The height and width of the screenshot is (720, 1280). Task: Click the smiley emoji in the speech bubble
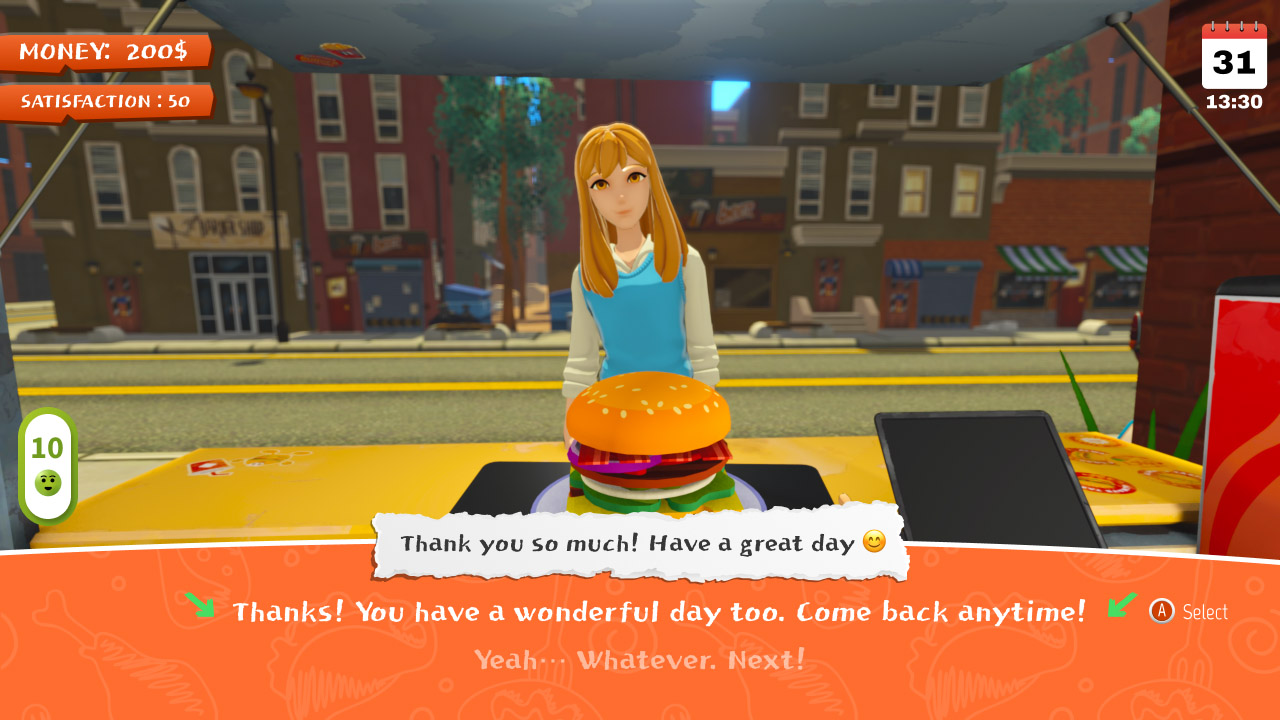coord(876,543)
